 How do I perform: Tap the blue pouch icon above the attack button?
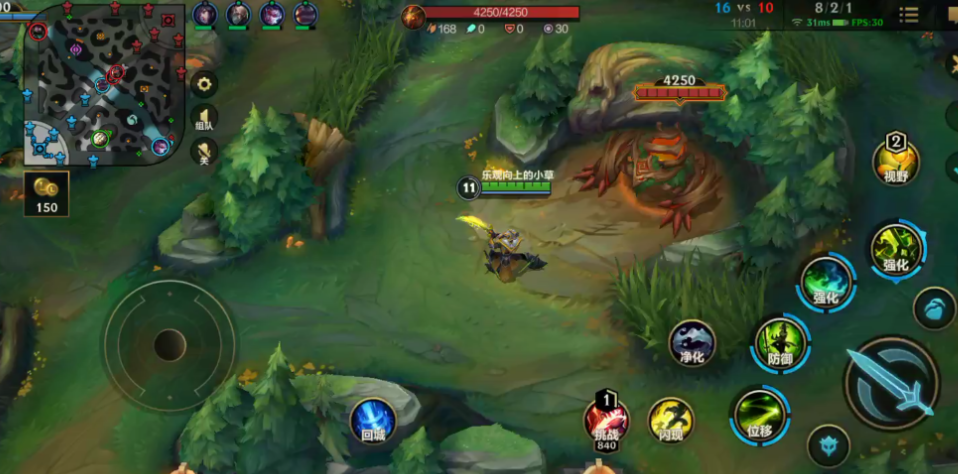point(935,308)
